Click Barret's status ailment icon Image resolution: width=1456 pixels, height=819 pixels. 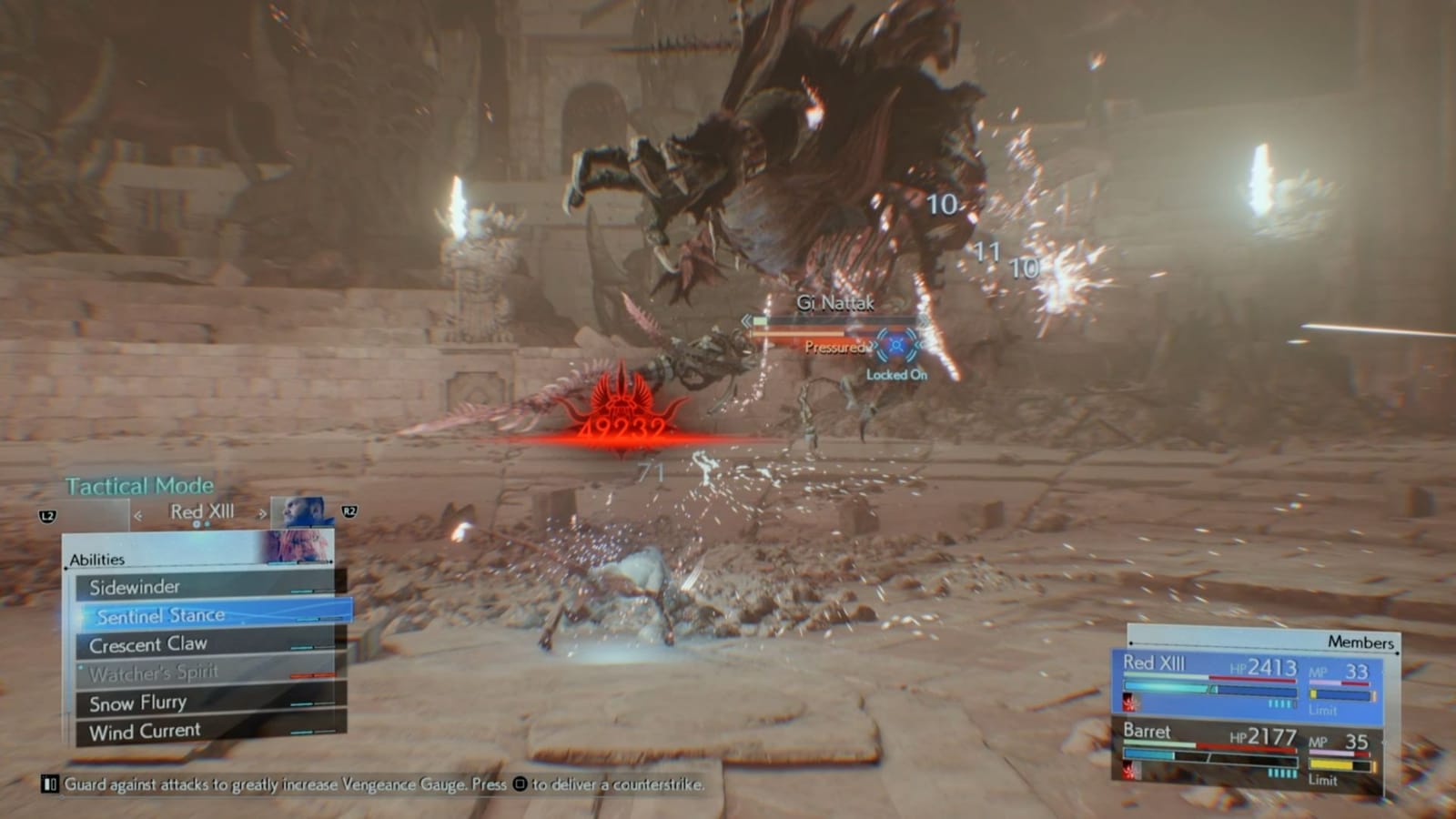point(1129,770)
